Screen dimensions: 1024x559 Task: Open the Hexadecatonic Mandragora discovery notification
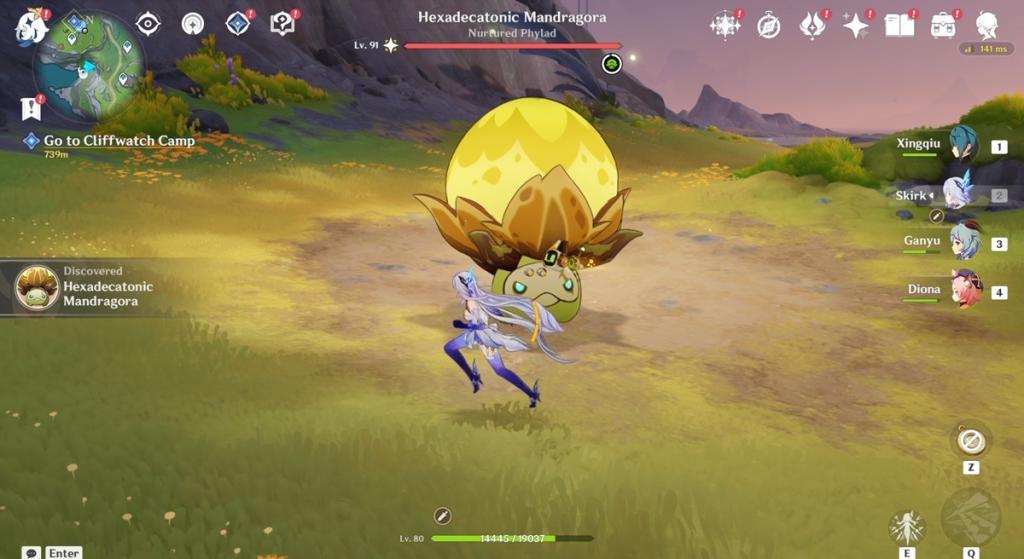click(x=90, y=288)
